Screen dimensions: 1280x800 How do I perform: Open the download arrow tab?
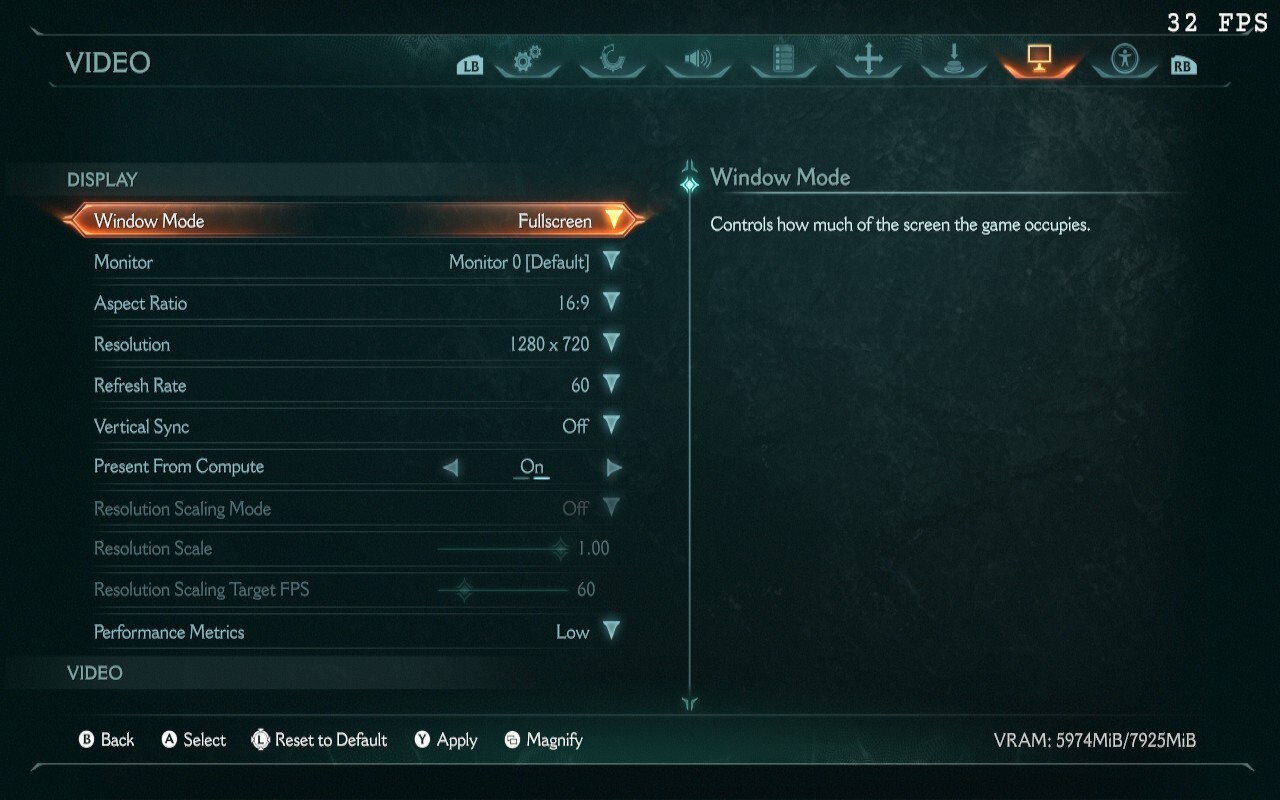point(954,60)
